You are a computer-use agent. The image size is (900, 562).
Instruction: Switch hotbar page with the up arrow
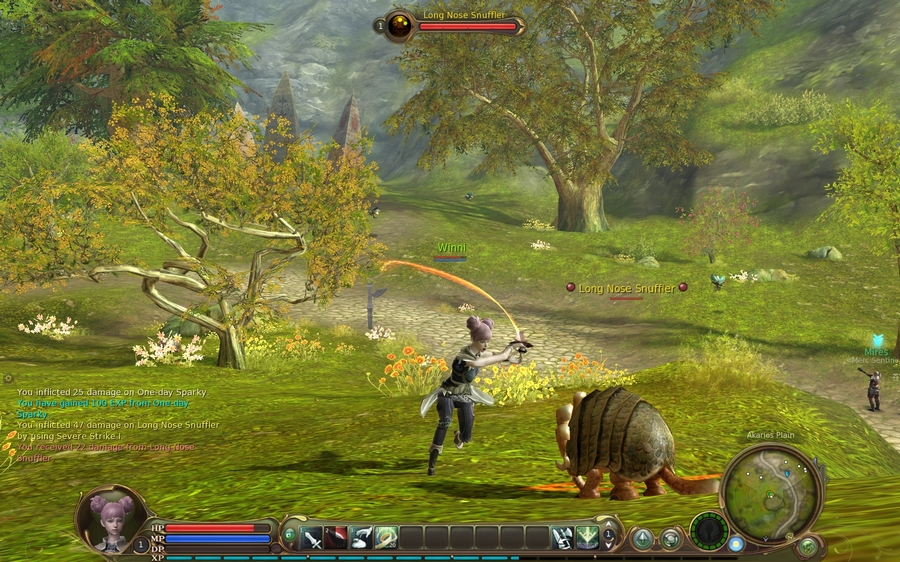[x=608, y=531]
